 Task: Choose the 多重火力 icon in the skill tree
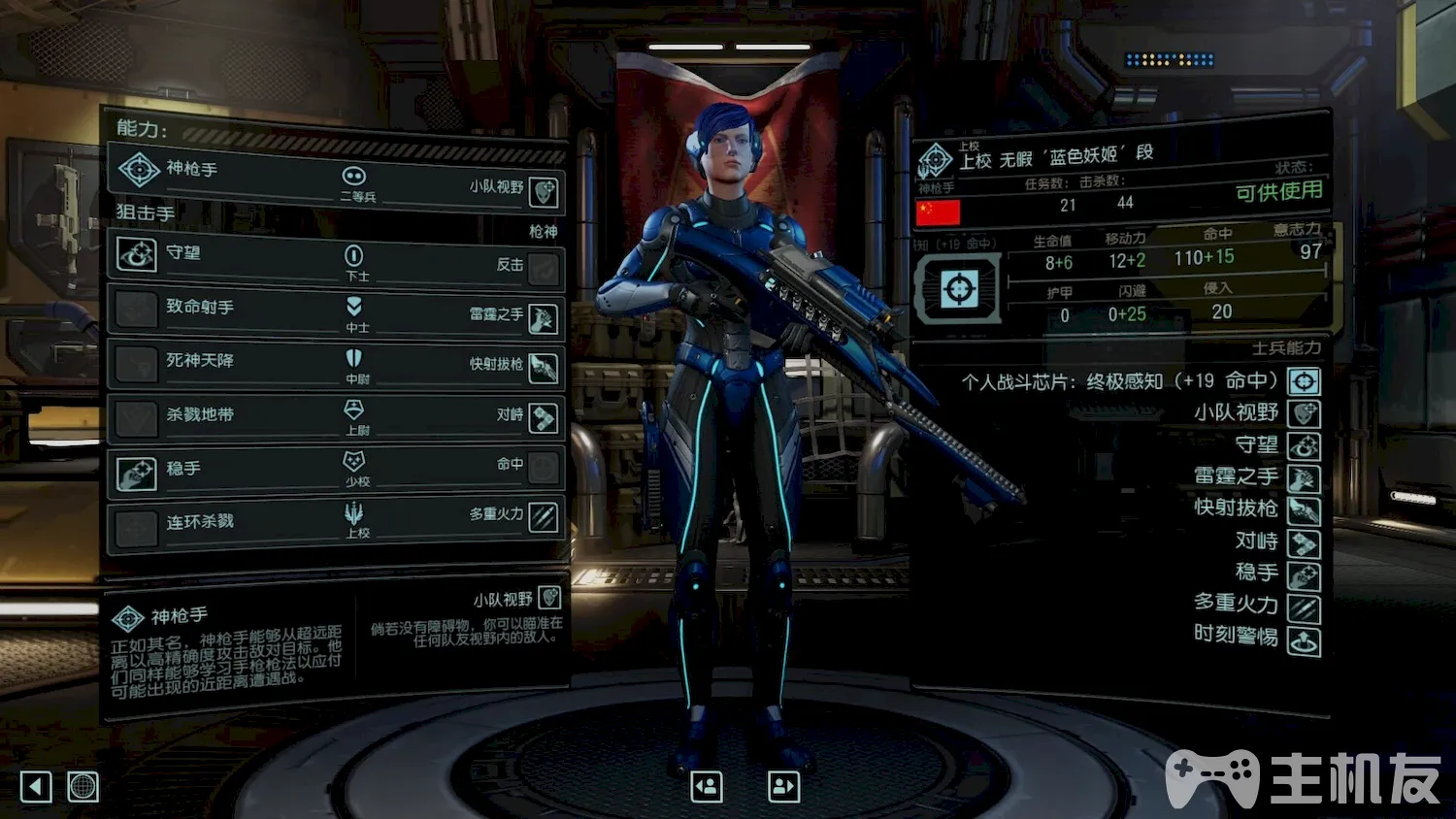[544, 517]
